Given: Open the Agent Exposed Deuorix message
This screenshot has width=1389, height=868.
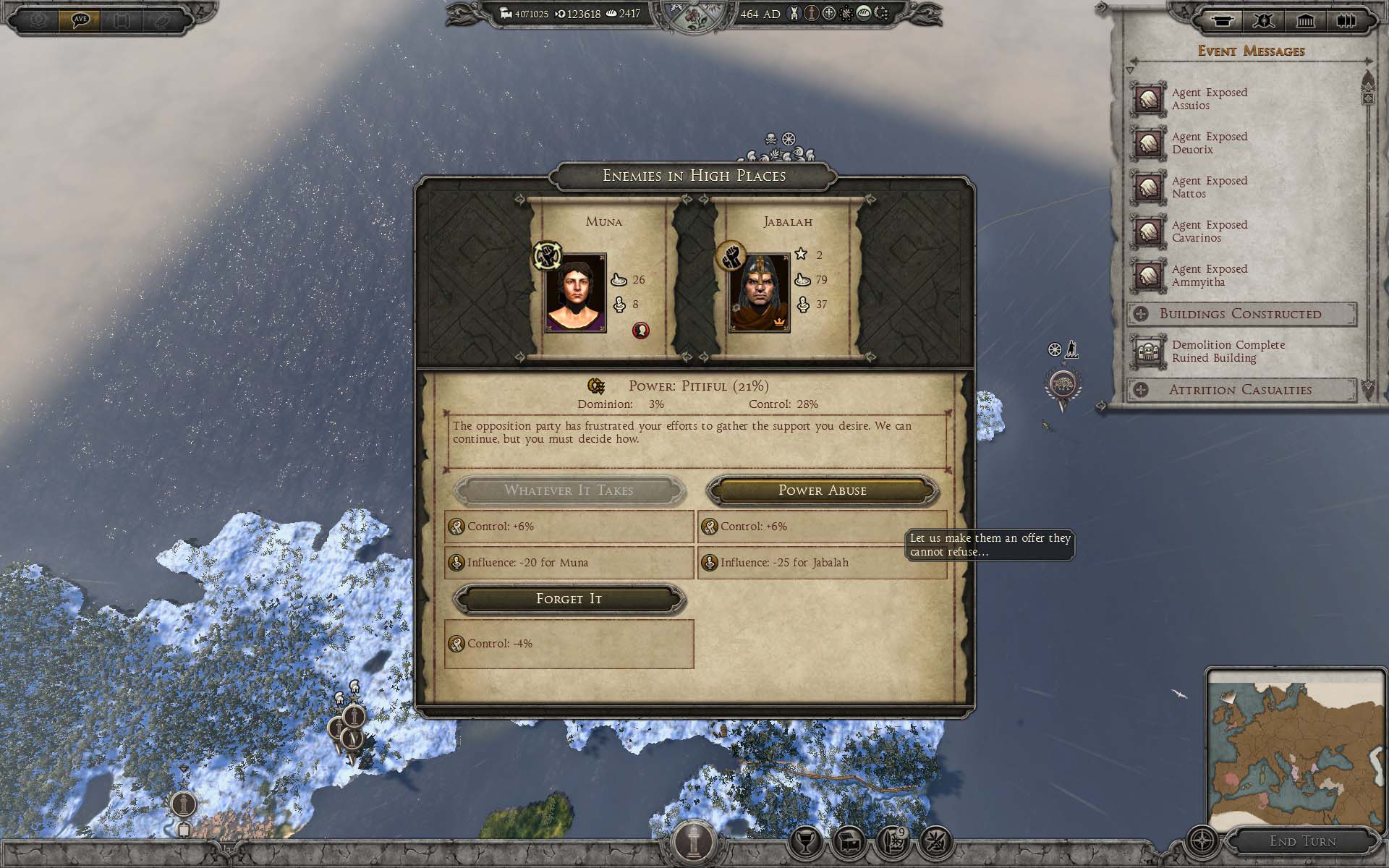Looking at the screenshot, I should click(1208, 143).
